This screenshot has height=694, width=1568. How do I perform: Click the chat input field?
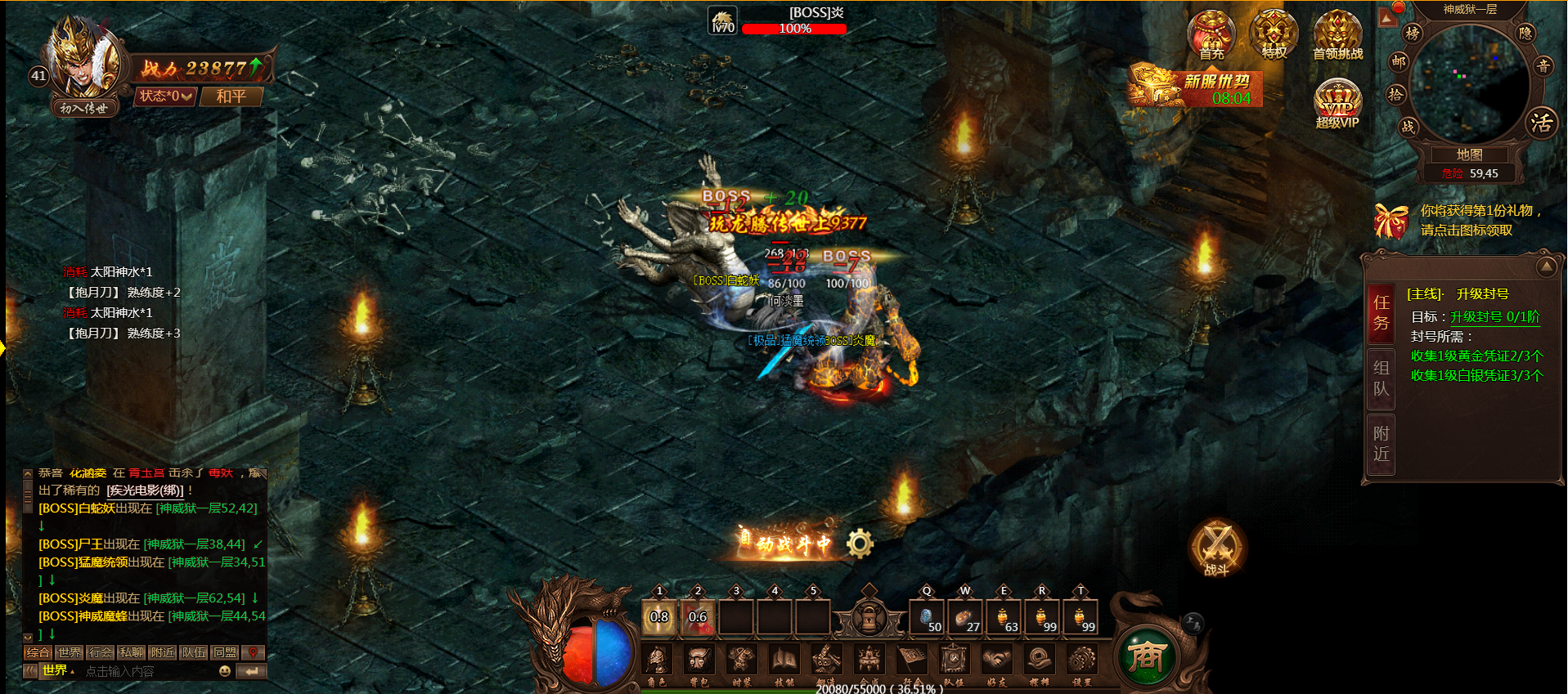click(x=147, y=671)
